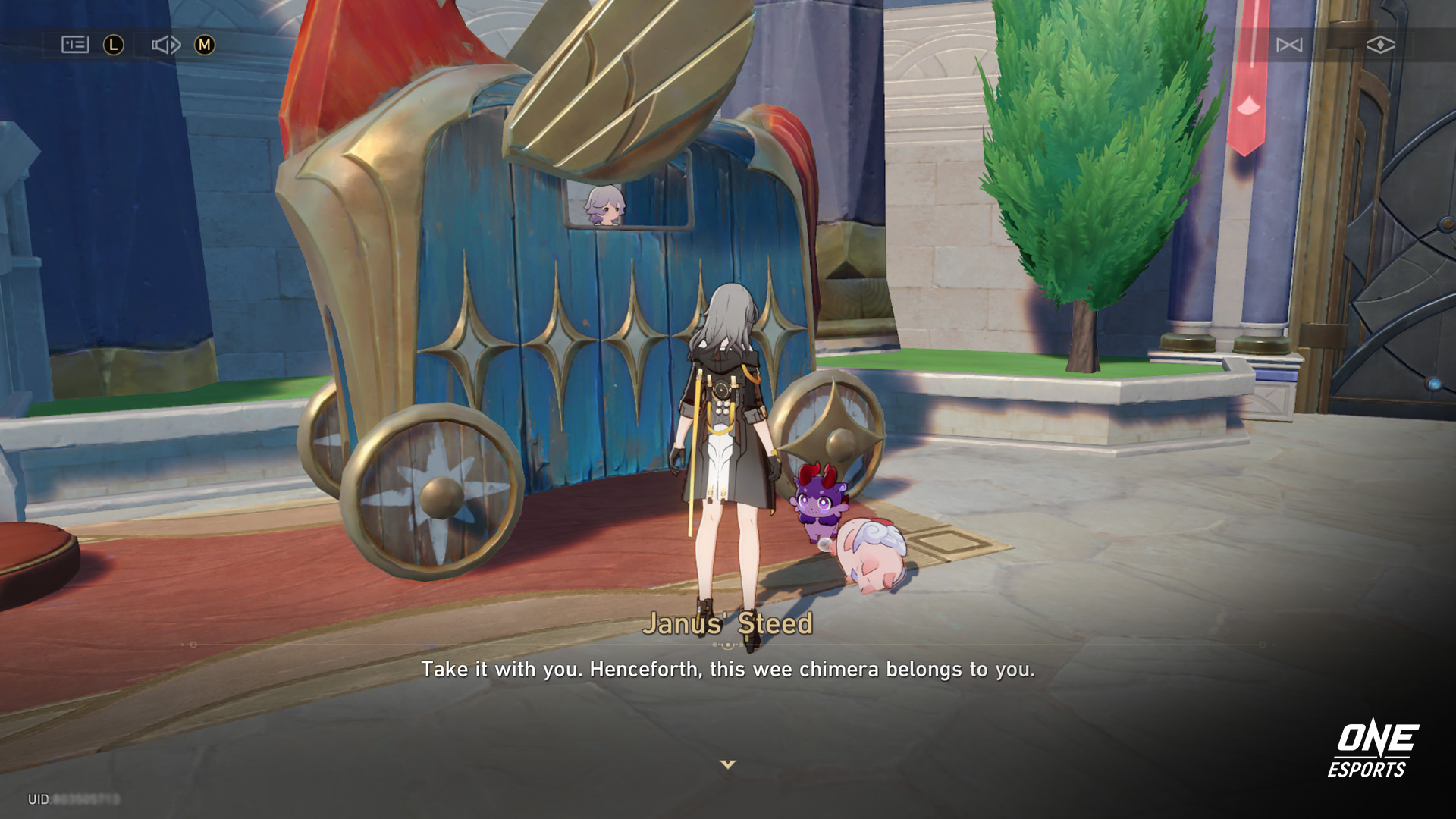The height and width of the screenshot is (819, 1456).
Task: Toggle interface visibility with the eye icon
Action: coord(1380,45)
